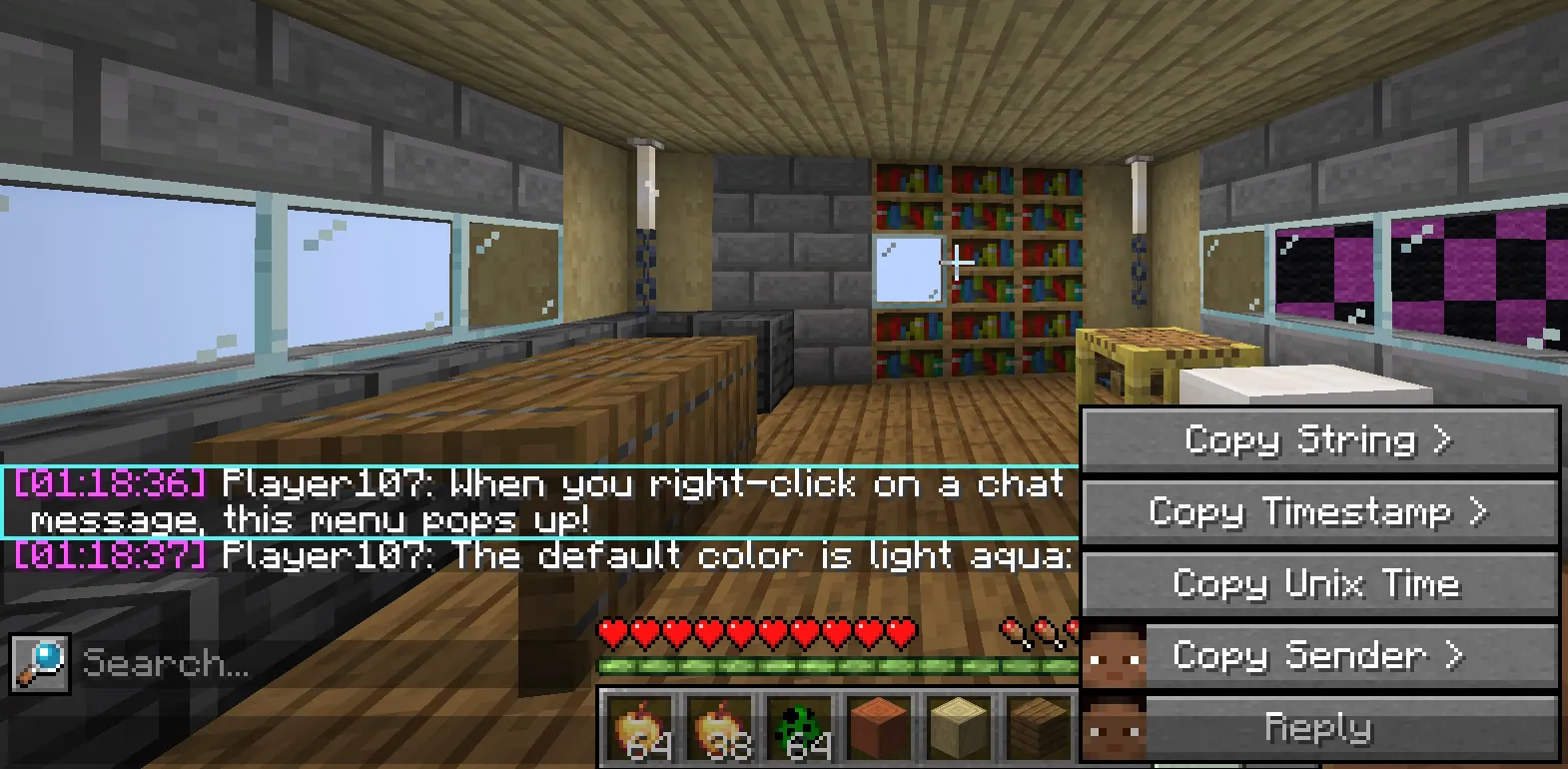Open the Copy Sender submenu
This screenshot has width=1568, height=769.
pos(1319,656)
